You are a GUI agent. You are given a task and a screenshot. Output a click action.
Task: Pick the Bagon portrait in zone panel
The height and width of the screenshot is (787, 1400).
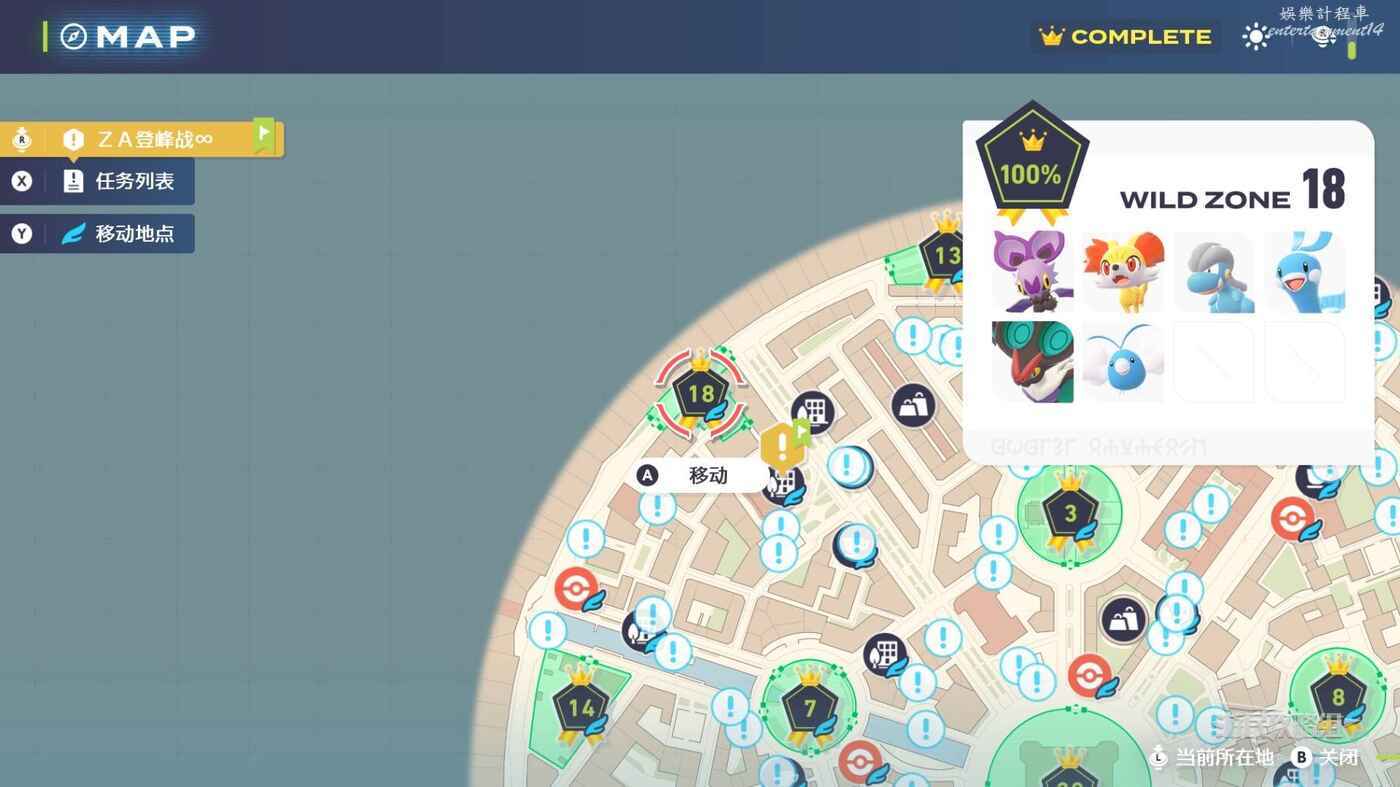(1214, 271)
